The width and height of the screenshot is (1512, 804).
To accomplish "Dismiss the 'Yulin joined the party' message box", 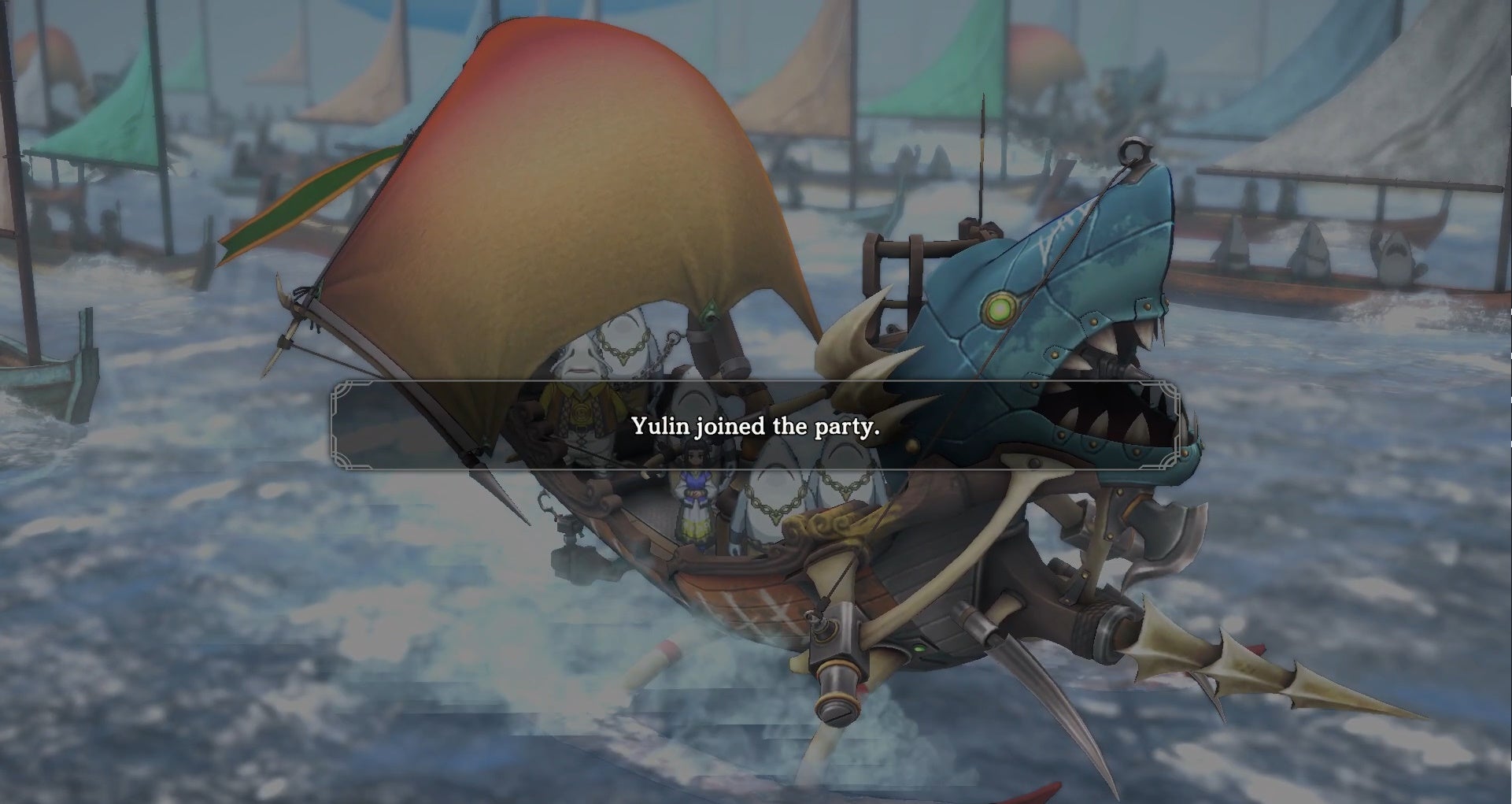I will click(x=755, y=426).
